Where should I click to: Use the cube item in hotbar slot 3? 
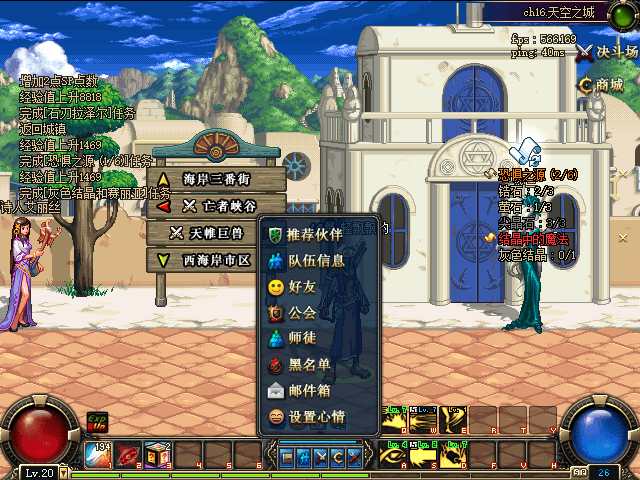click(x=158, y=455)
